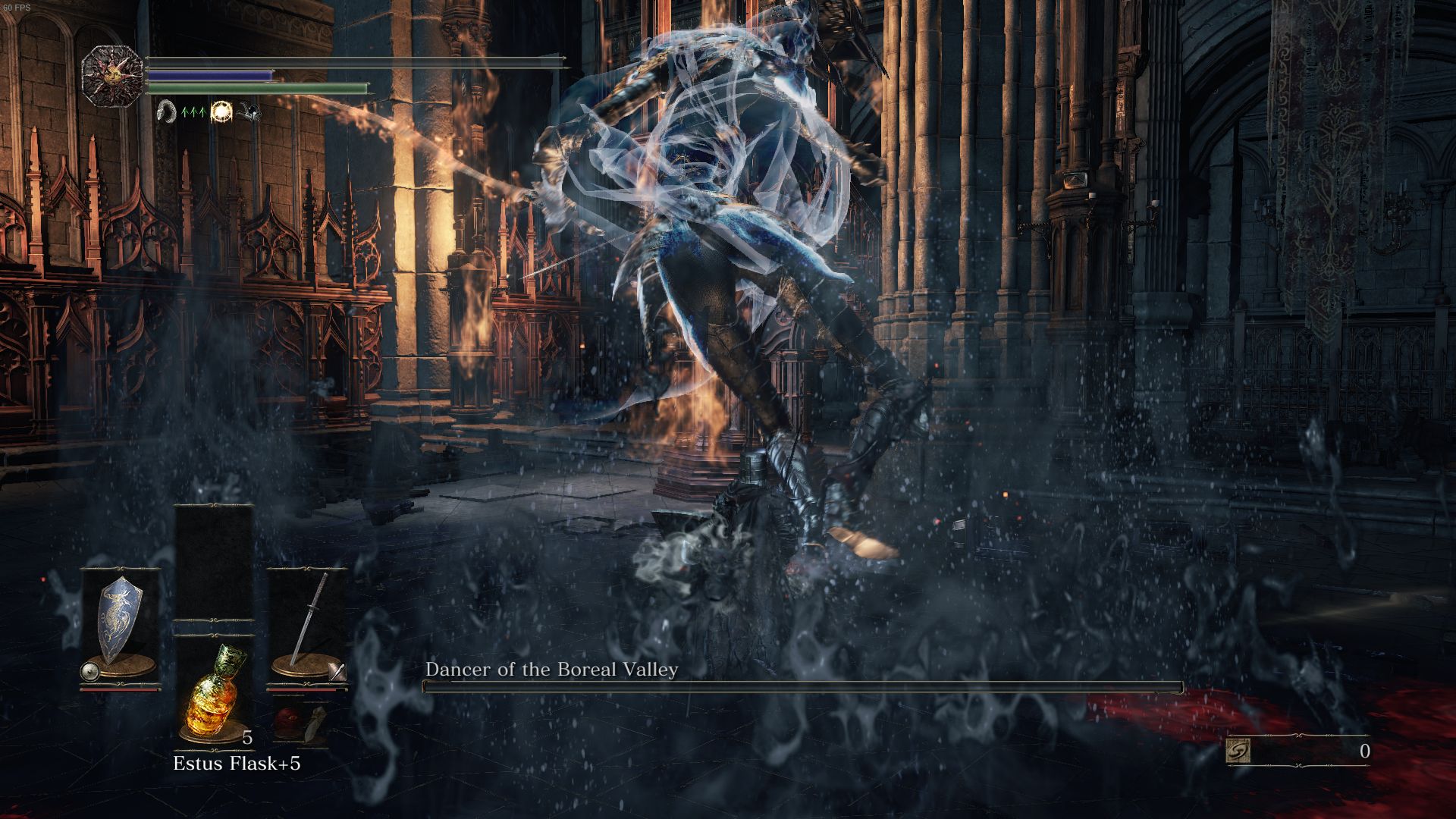Viewport: 1456px width, 819px height.
Task: Click the blue FP bar
Action: pyautogui.click(x=209, y=75)
